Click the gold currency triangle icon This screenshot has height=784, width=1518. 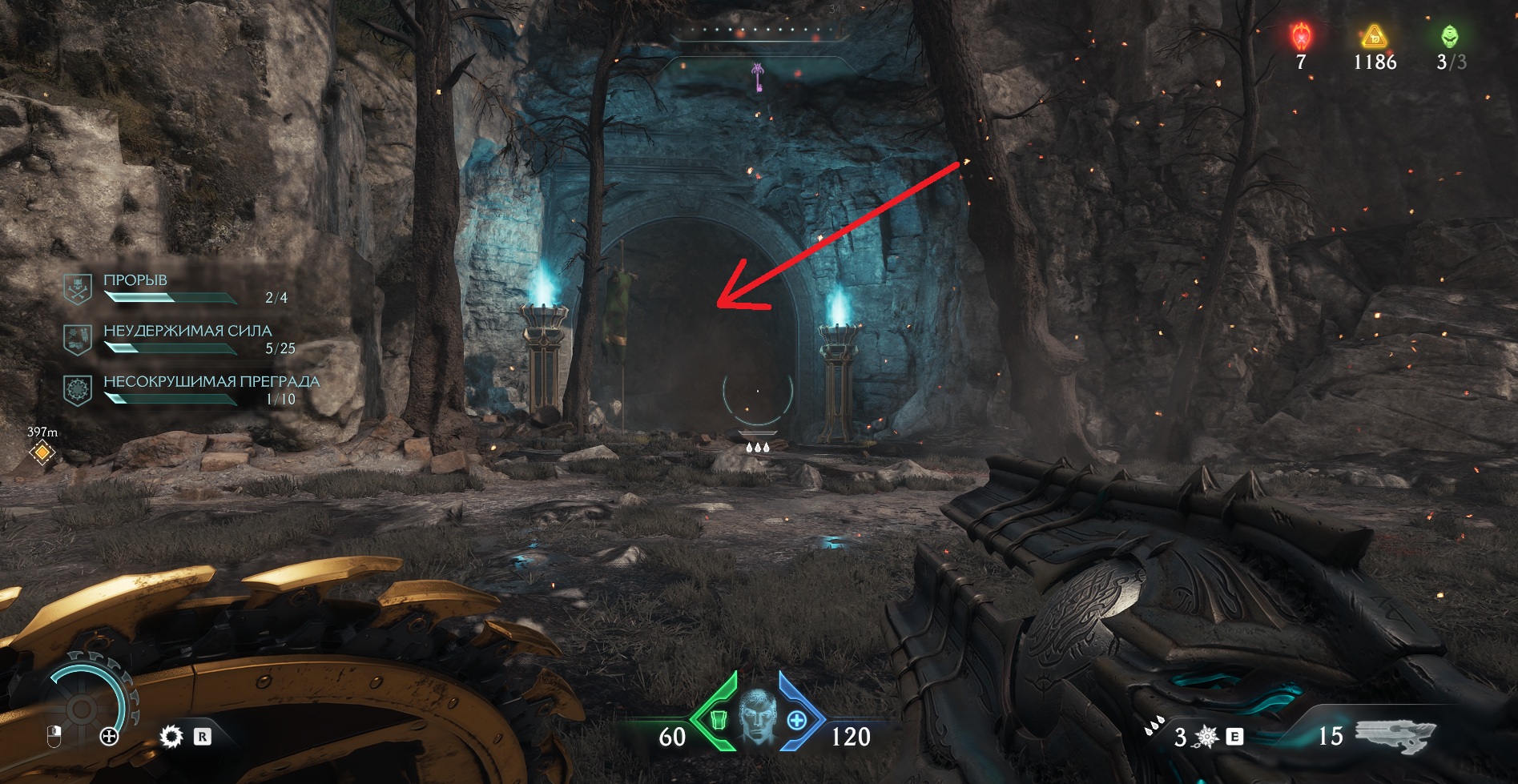tap(1374, 37)
